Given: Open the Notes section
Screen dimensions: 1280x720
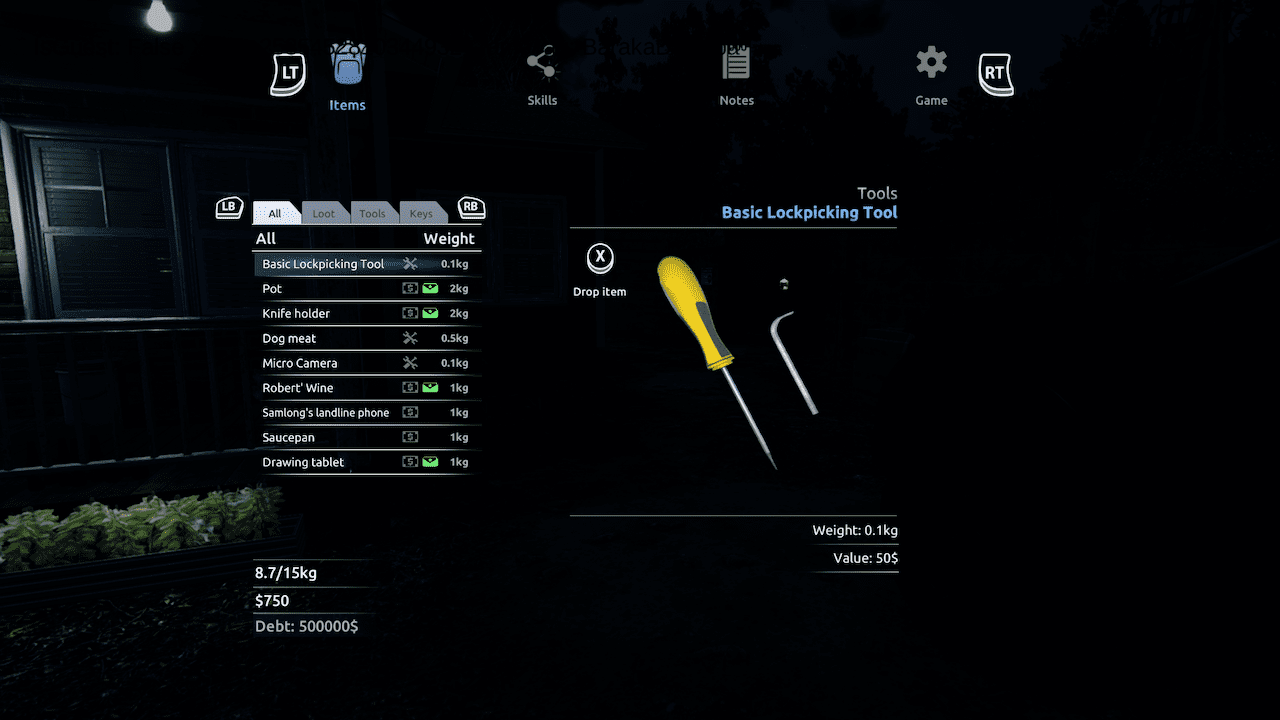Looking at the screenshot, I should coord(736,76).
